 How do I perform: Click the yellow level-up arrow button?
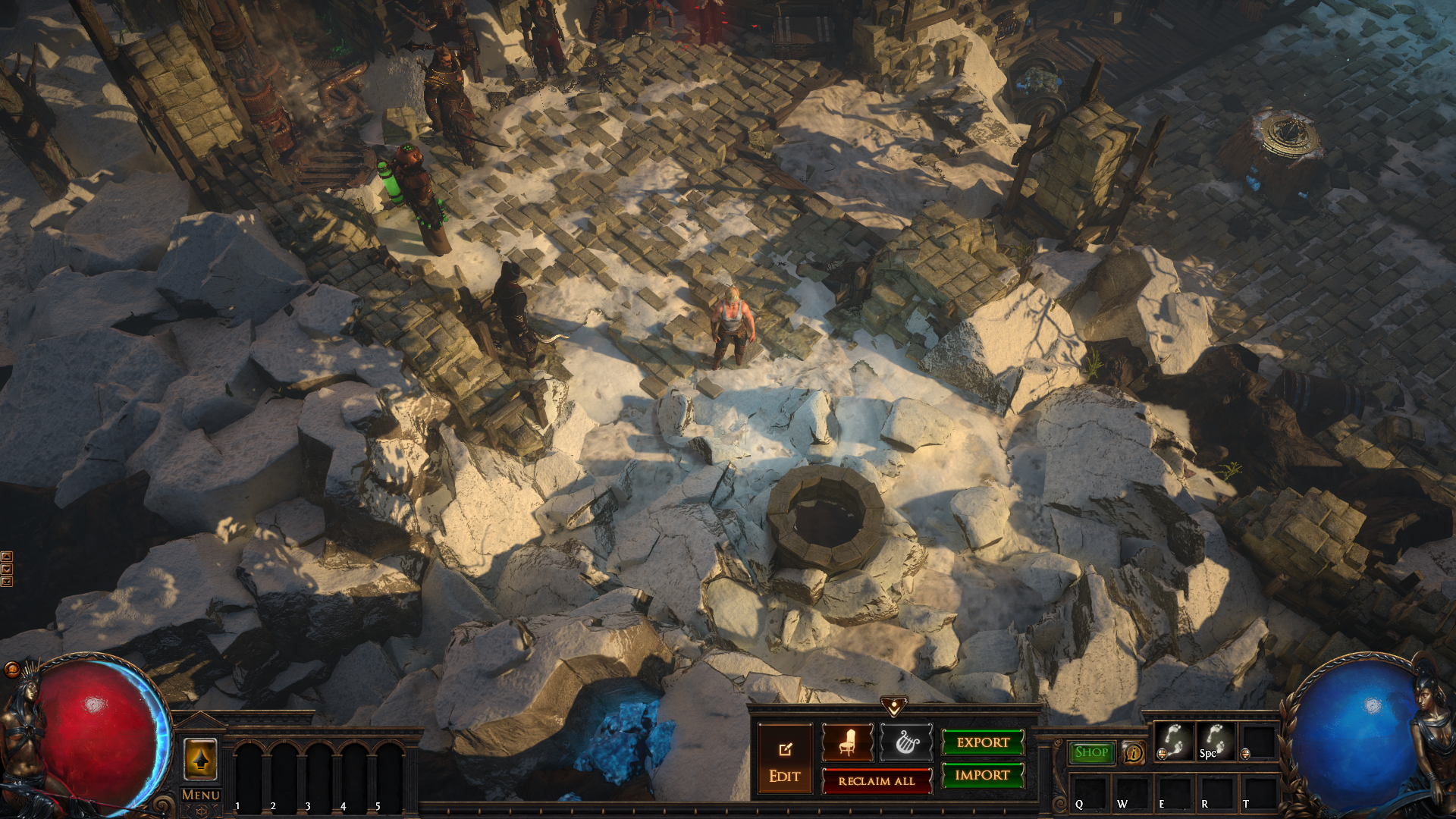201,759
